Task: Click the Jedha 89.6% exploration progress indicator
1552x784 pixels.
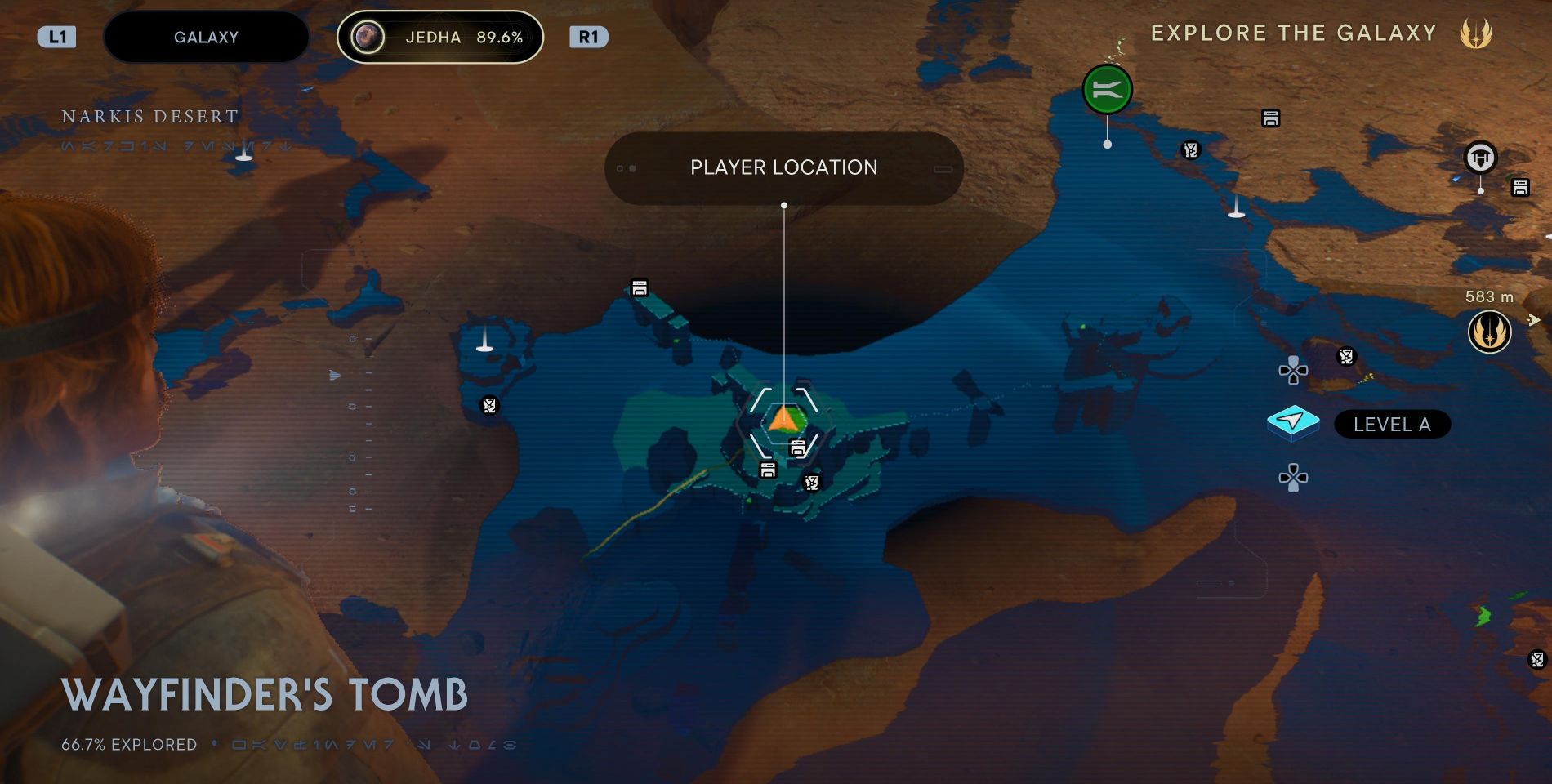Action: pos(439,37)
